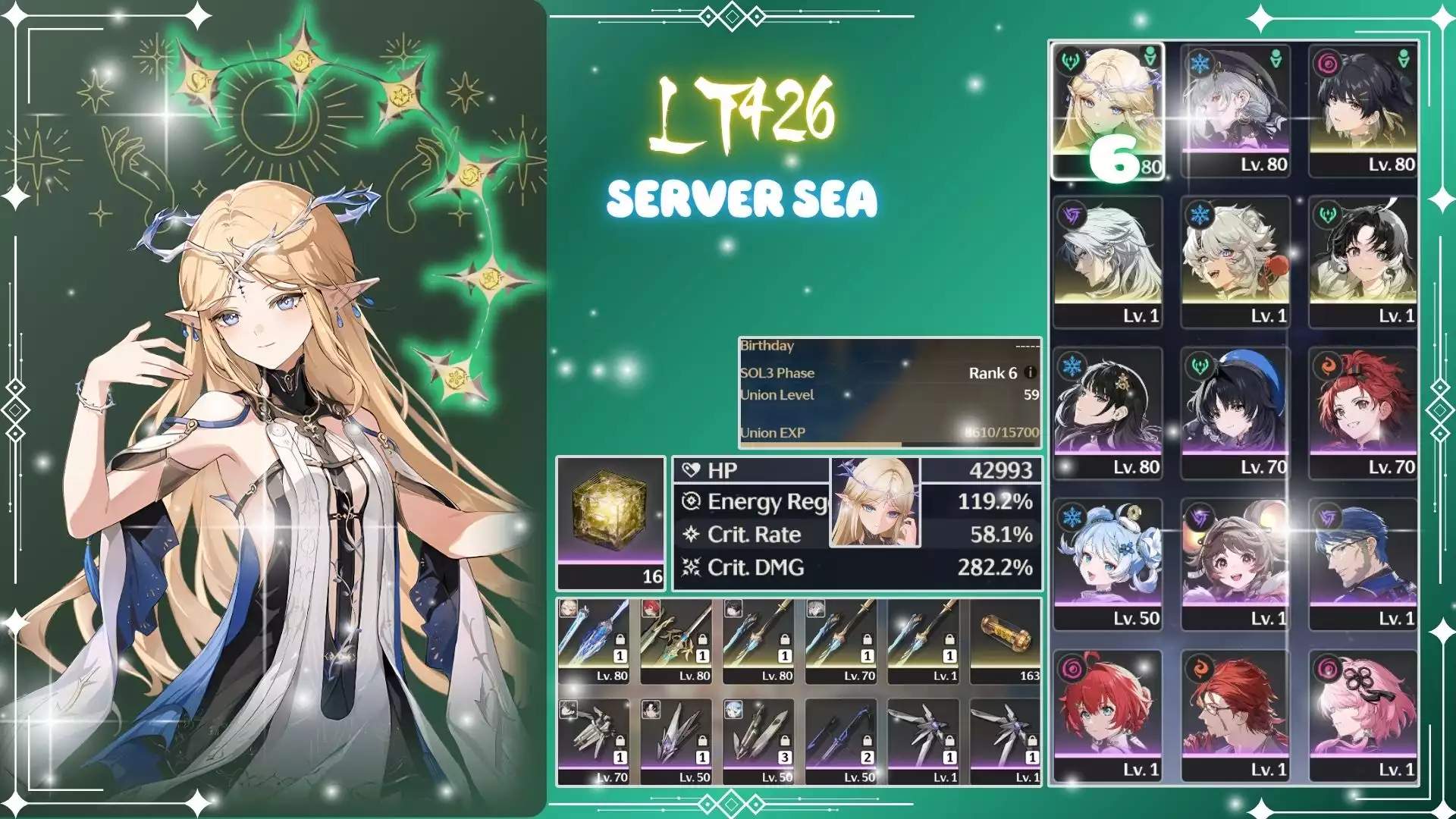Choose the silver-haired character with black hat
The width and height of the screenshot is (1456, 819).
(1235, 111)
